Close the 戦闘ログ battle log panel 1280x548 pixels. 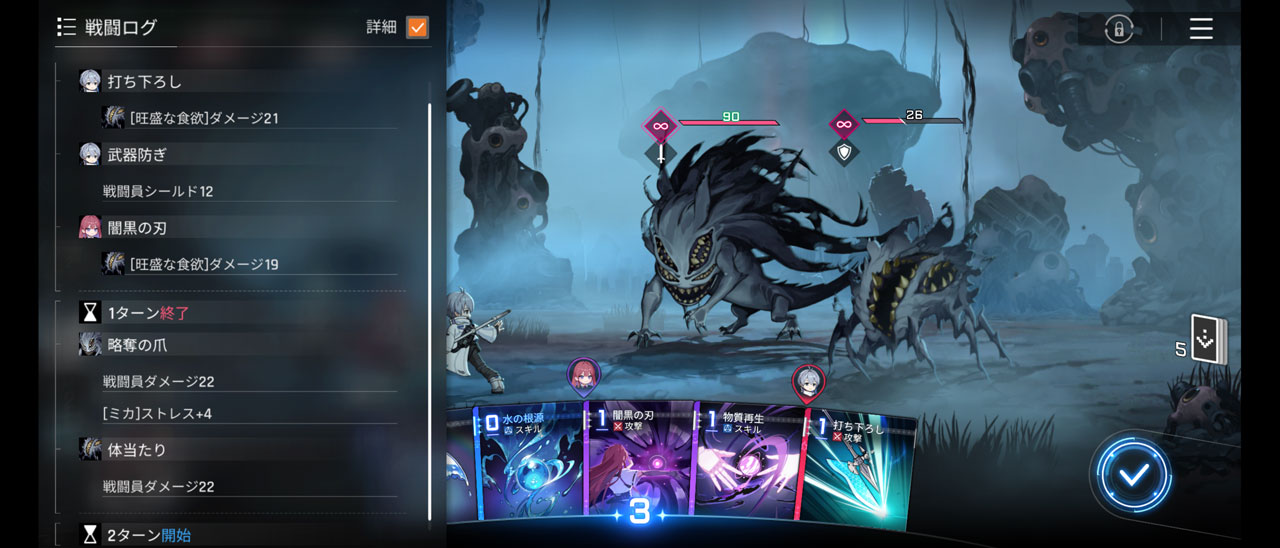pyautogui.click(x=67, y=27)
